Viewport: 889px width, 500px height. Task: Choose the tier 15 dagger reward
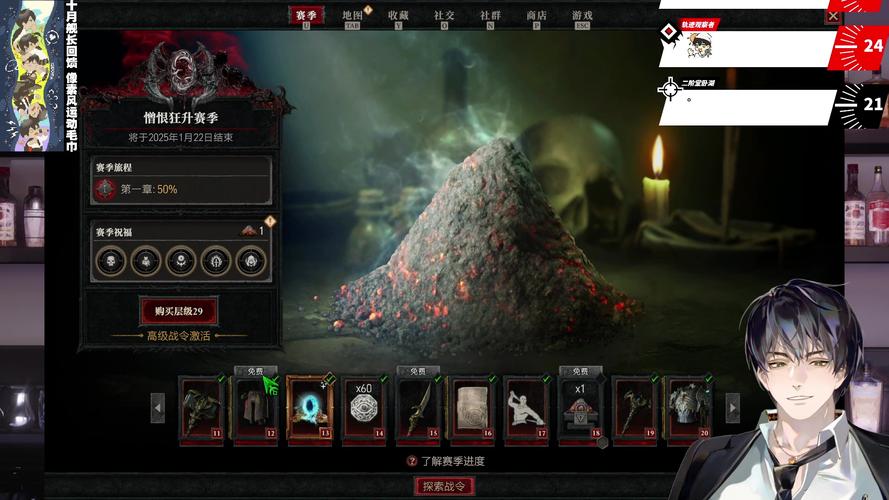418,407
